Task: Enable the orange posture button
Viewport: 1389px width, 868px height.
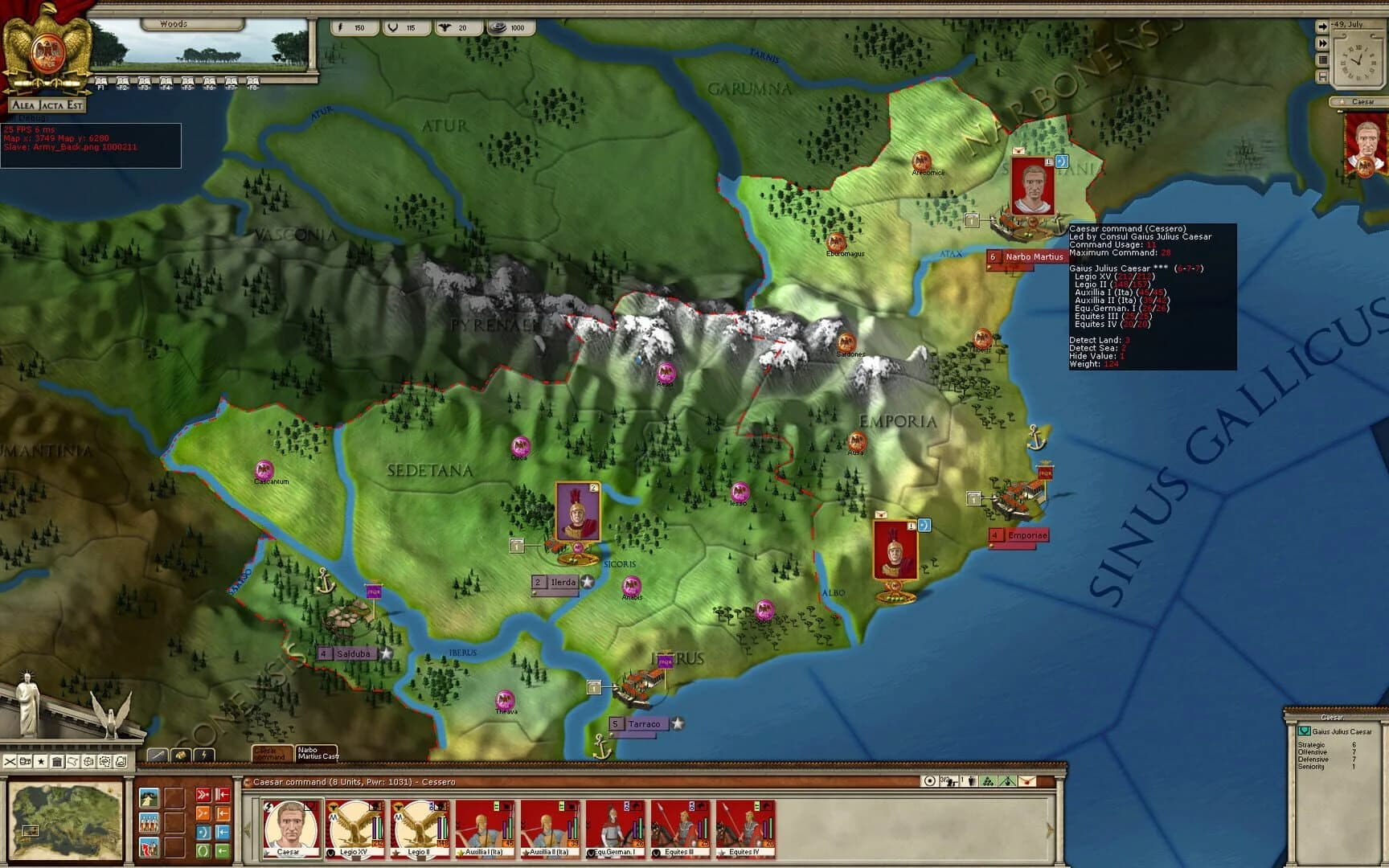Action: pos(203,813)
